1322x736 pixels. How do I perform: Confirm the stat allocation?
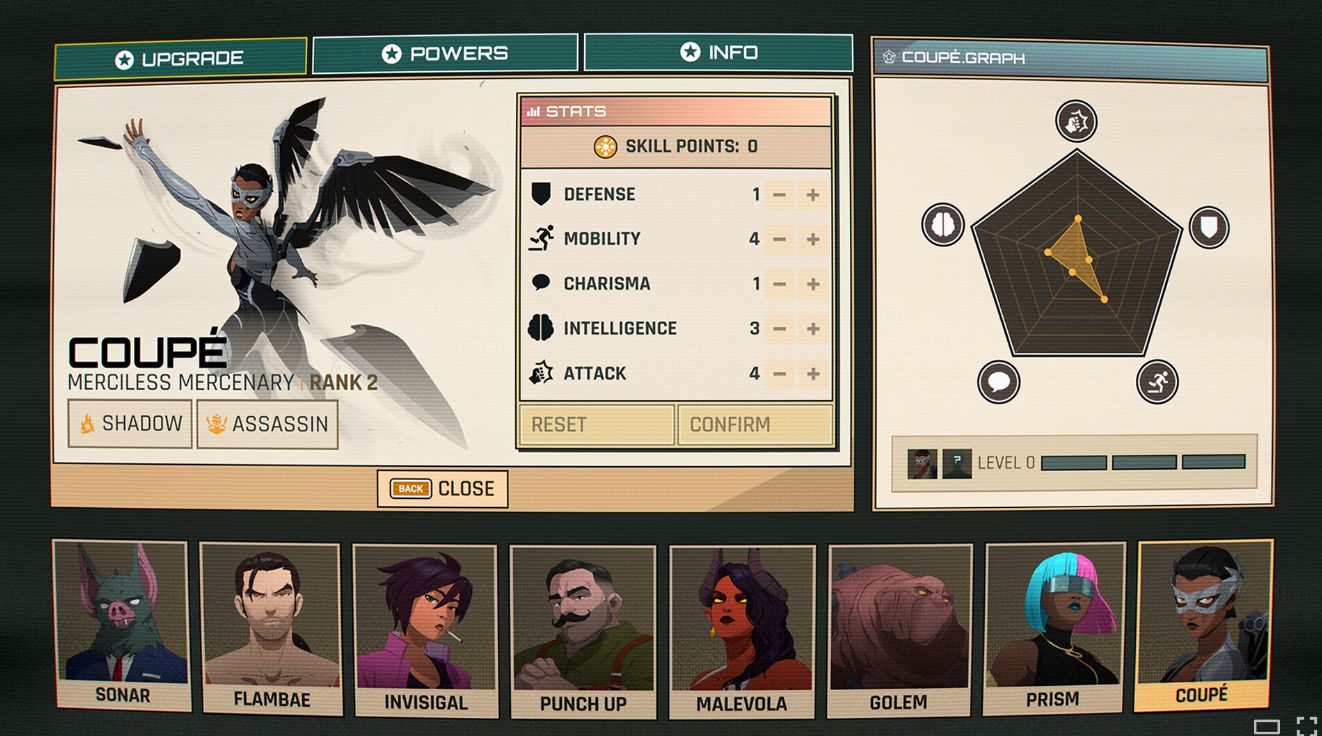click(x=755, y=424)
